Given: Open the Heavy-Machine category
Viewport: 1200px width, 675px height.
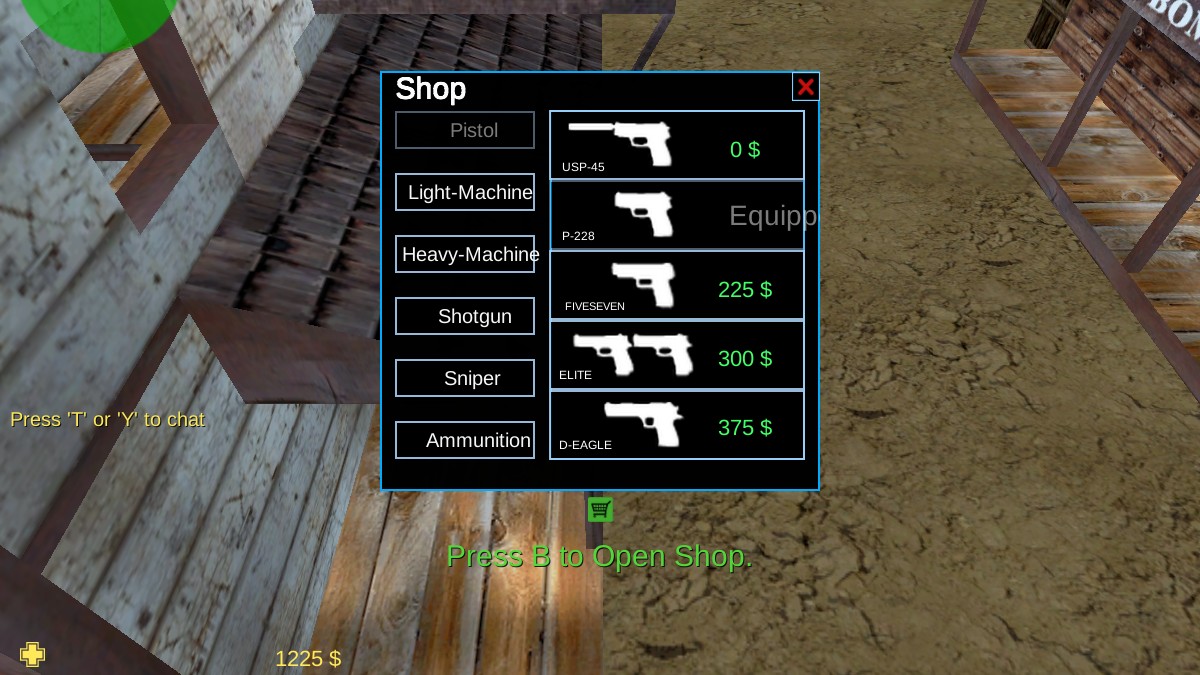Looking at the screenshot, I should 465,254.
